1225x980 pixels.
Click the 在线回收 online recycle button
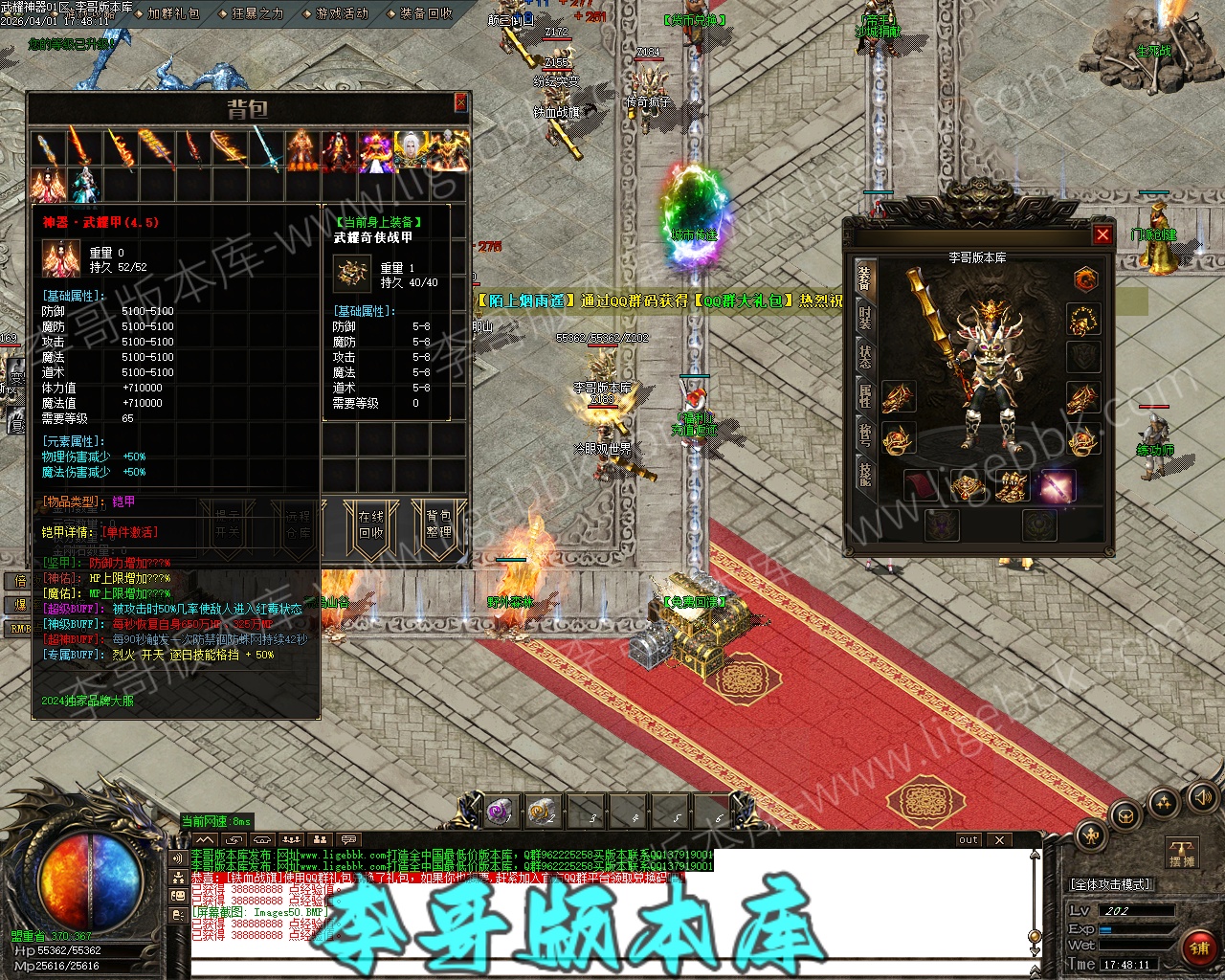[371, 524]
